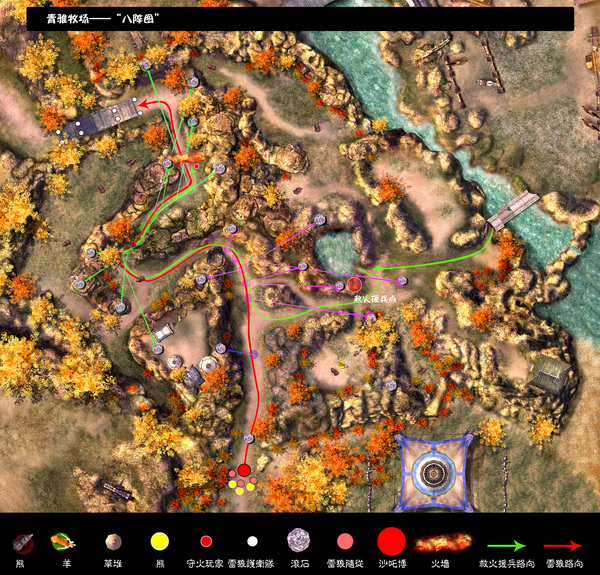
Task: Choose the pink circle 雷狼隨從 legend entry
Action: [345, 541]
